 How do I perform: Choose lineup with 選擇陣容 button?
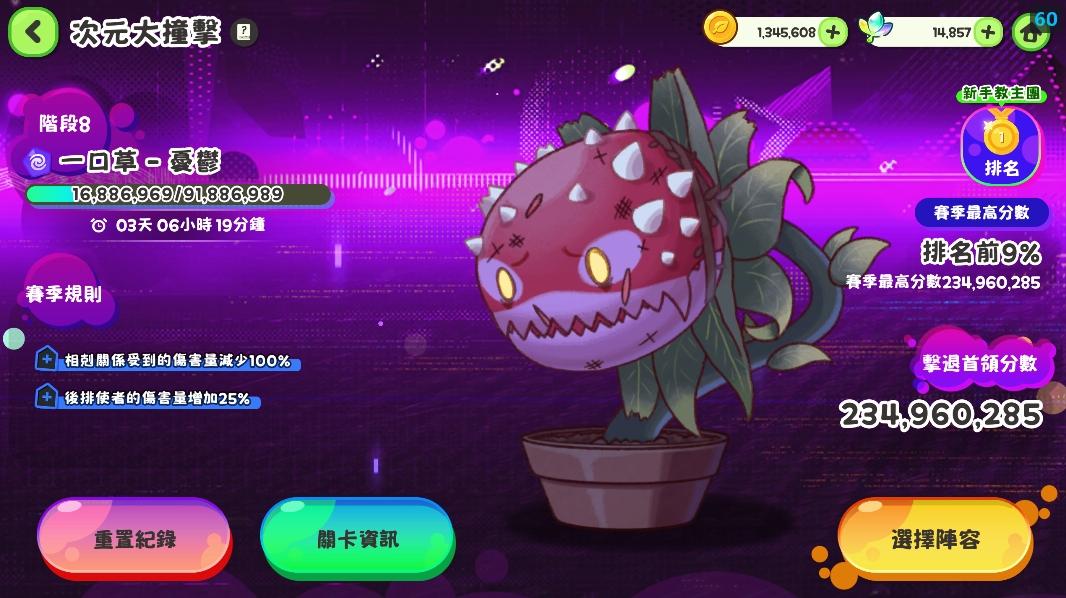click(935, 540)
